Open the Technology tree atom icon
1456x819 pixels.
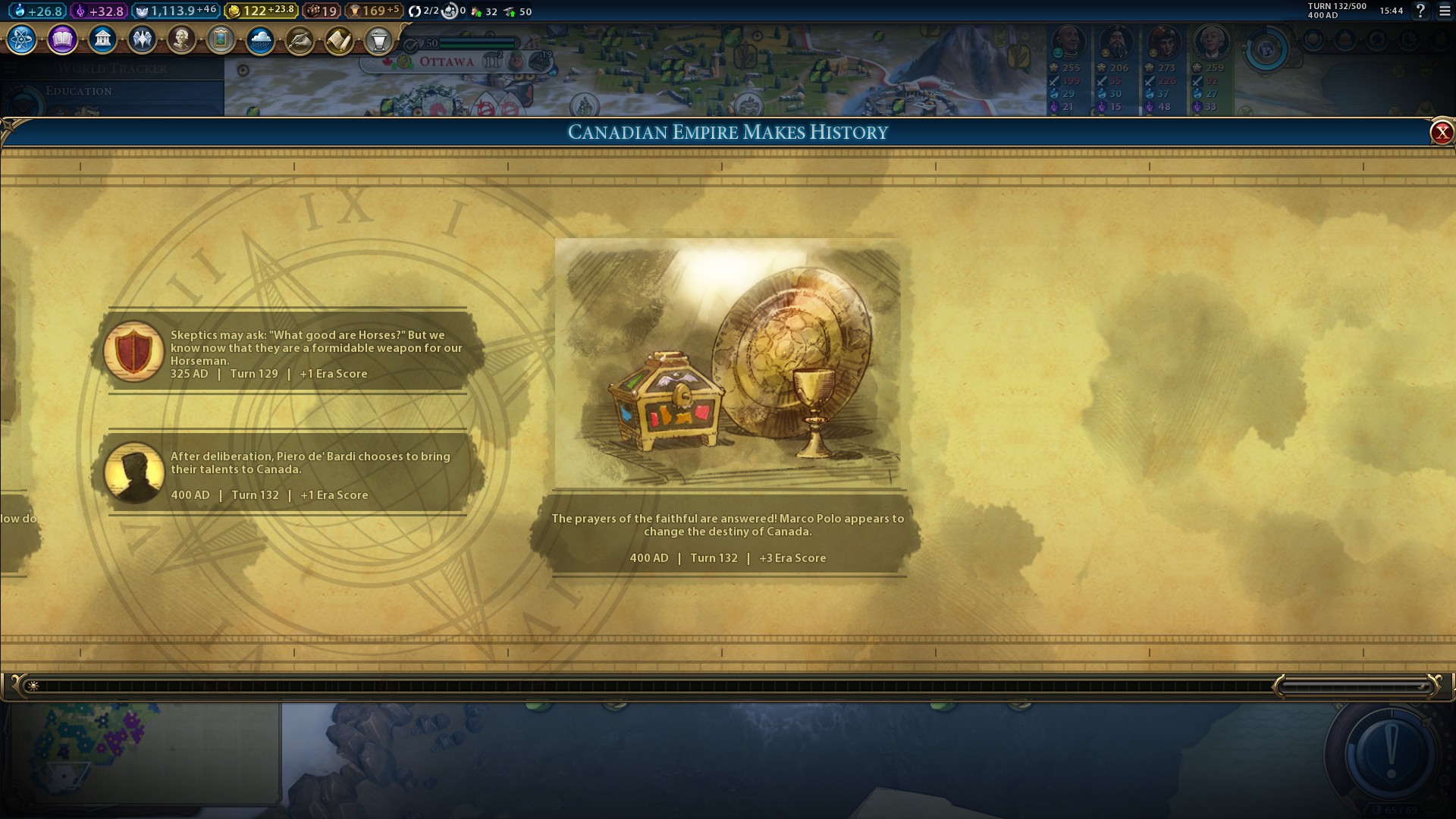(x=22, y=39)
